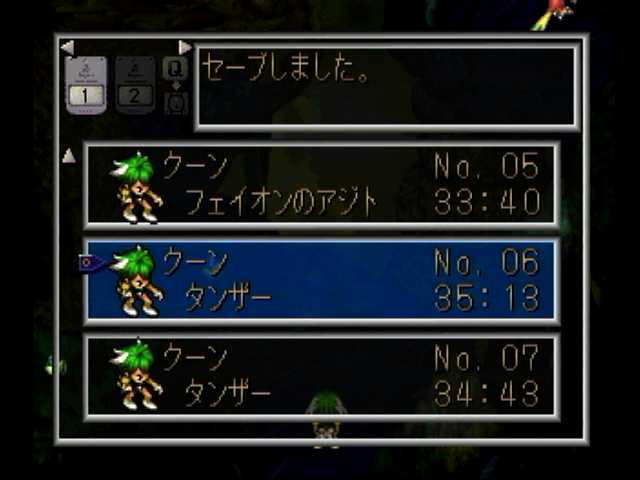
Task: Choose the Q quick save icon
Action: point(175,68)
